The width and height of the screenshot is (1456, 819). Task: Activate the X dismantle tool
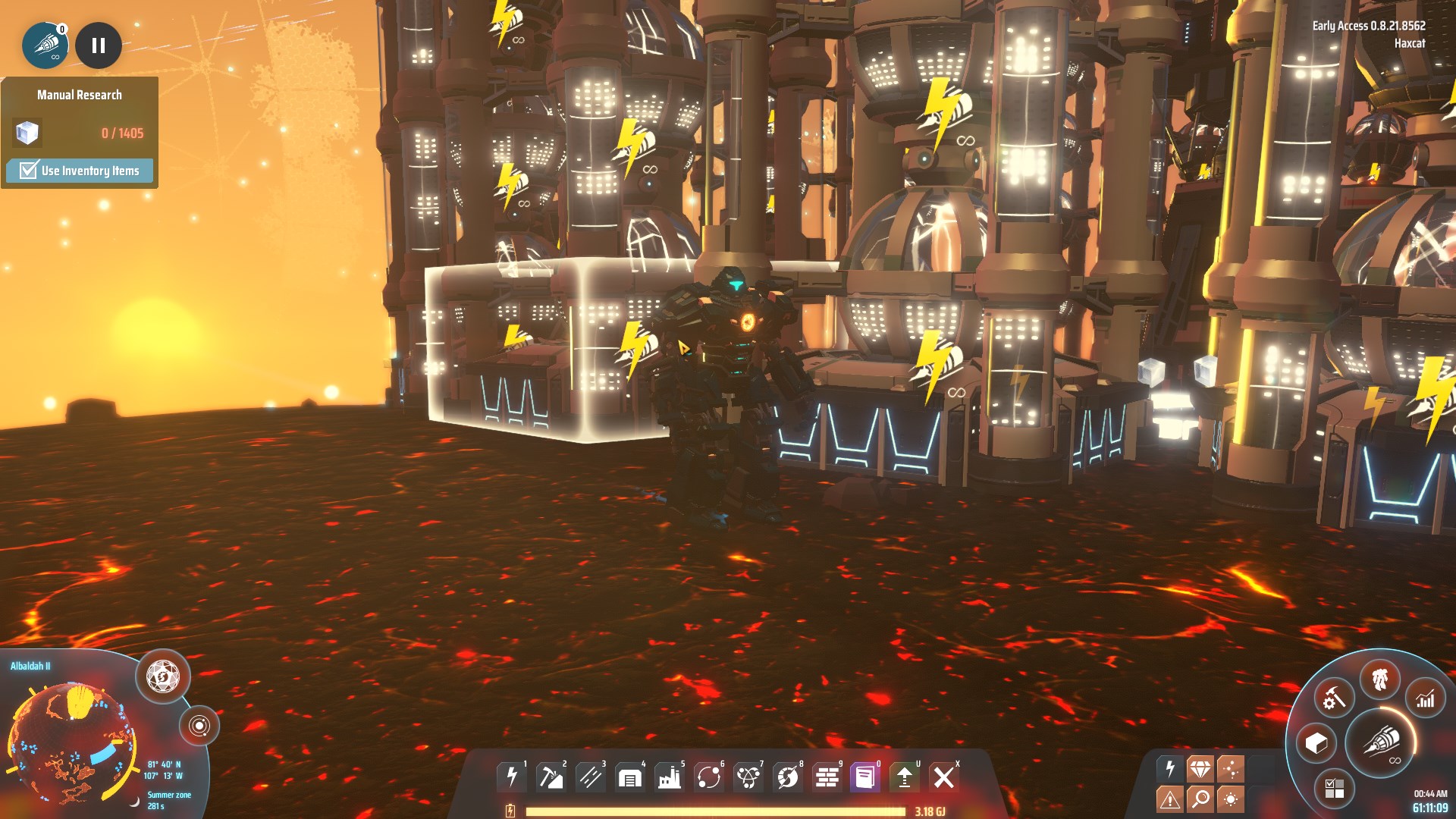pyautogui.click(x=943, y=777)
